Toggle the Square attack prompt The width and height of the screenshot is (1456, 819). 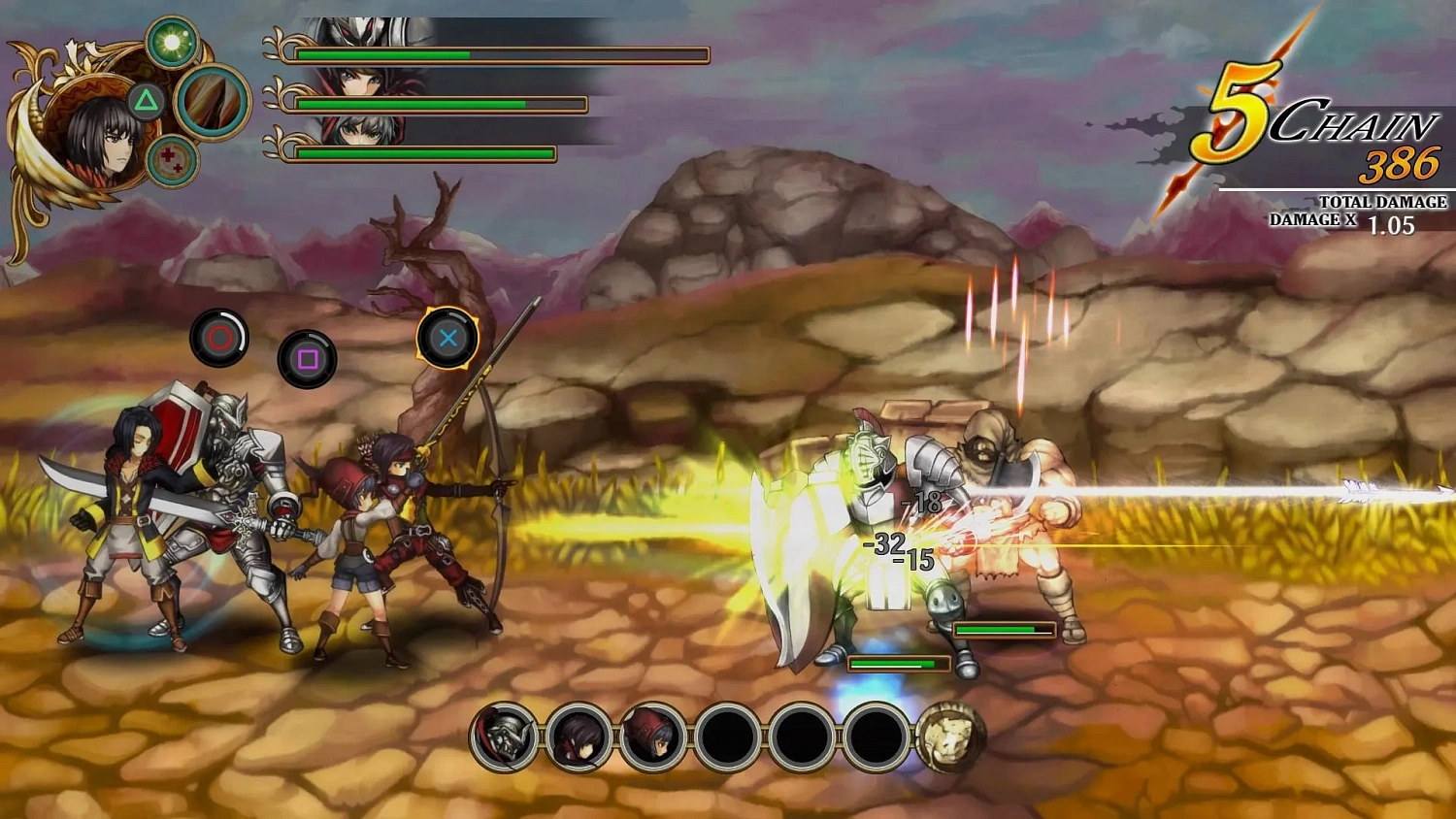coord(305,359)
